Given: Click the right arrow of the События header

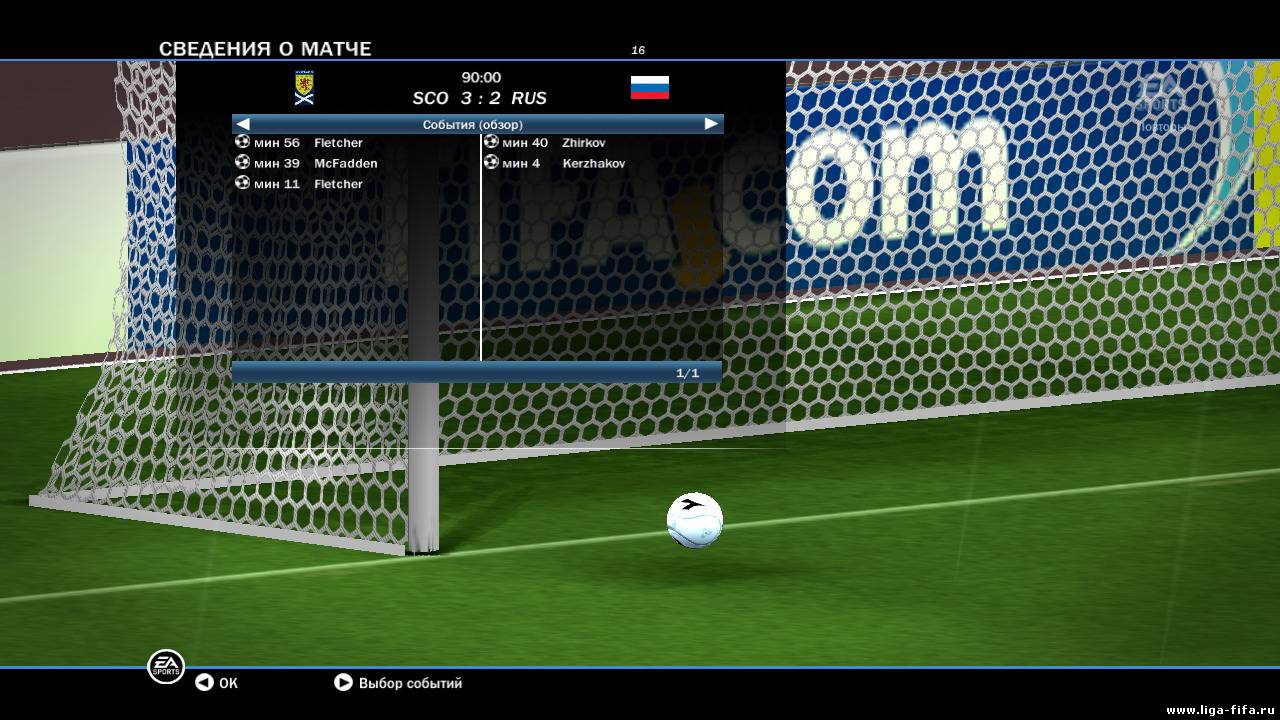Looking at the screenshot, I should tap(711, 124).
